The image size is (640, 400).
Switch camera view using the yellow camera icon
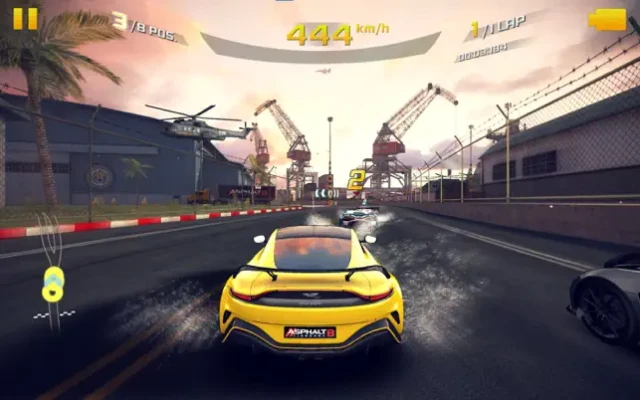tap(606, 20)
